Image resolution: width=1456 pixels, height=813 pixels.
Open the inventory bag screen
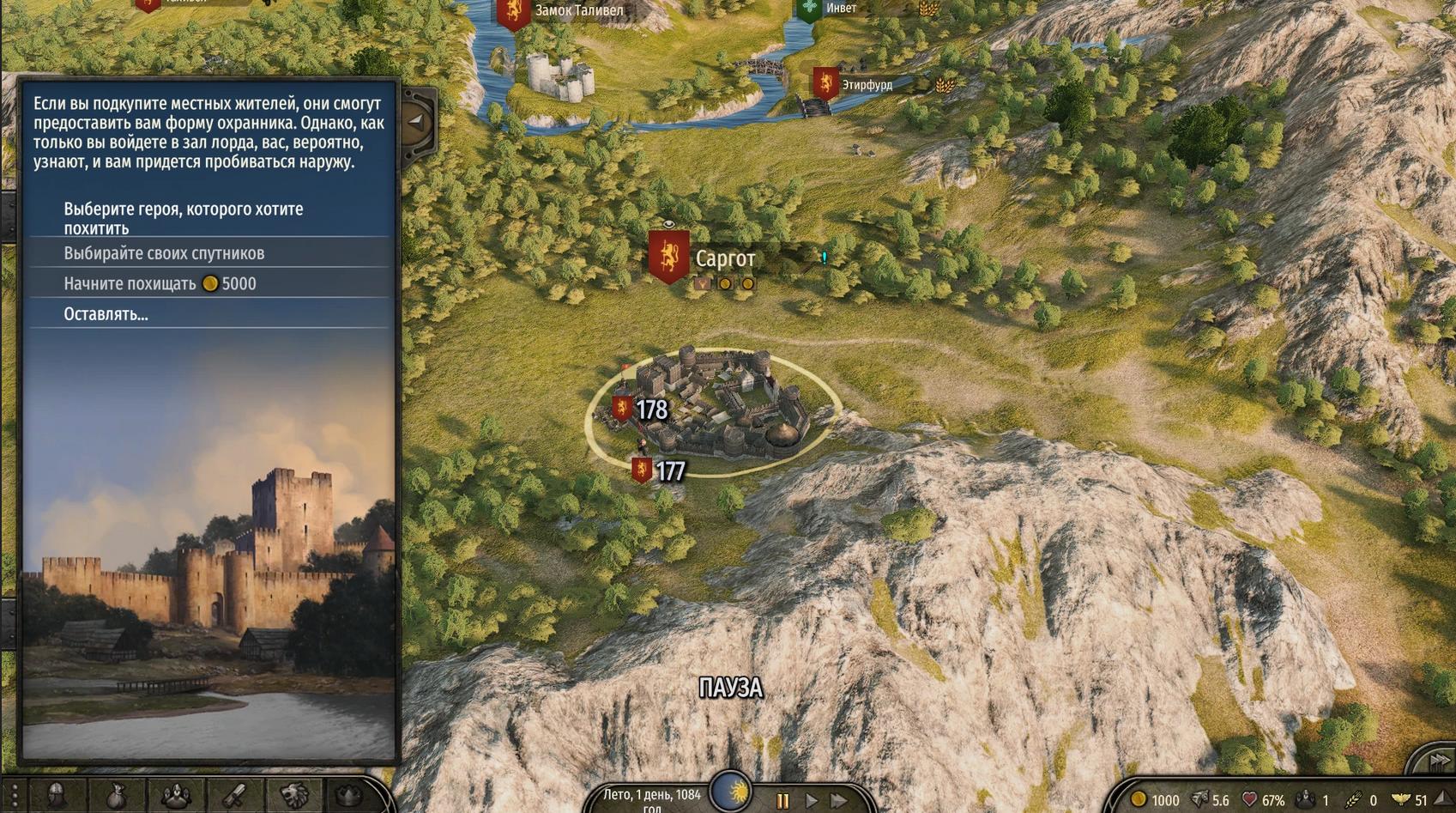116,797
